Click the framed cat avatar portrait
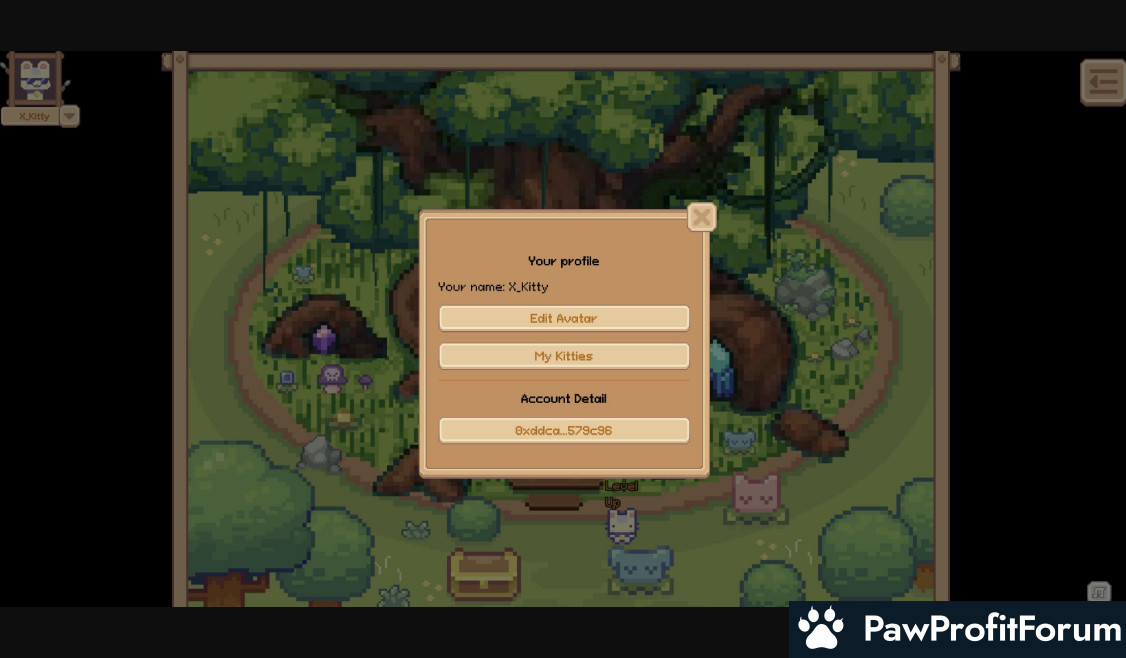The image size is (1126, 658). (x=35, y=79)
